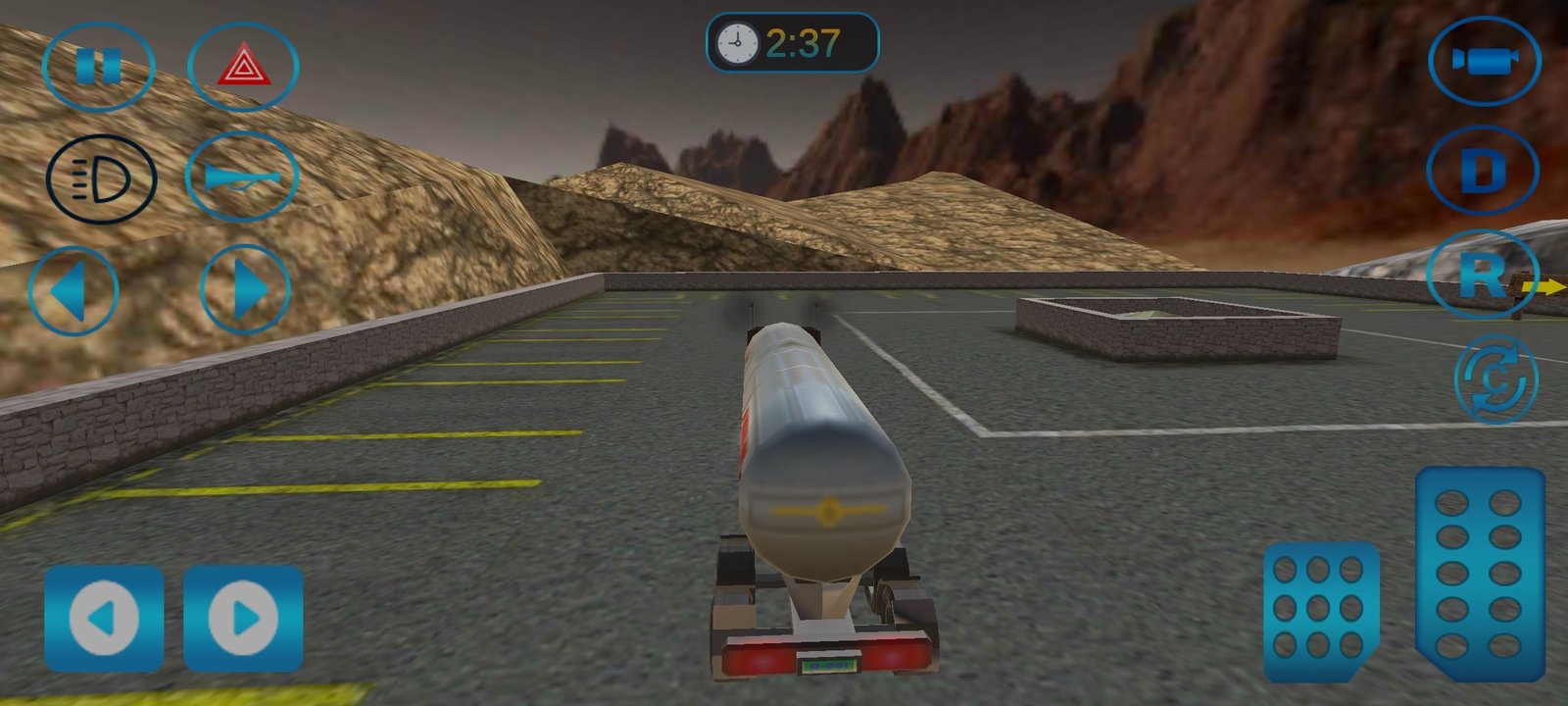
Task: Activate the left turn indicator arrow
Action: click(x=73, y=290)
